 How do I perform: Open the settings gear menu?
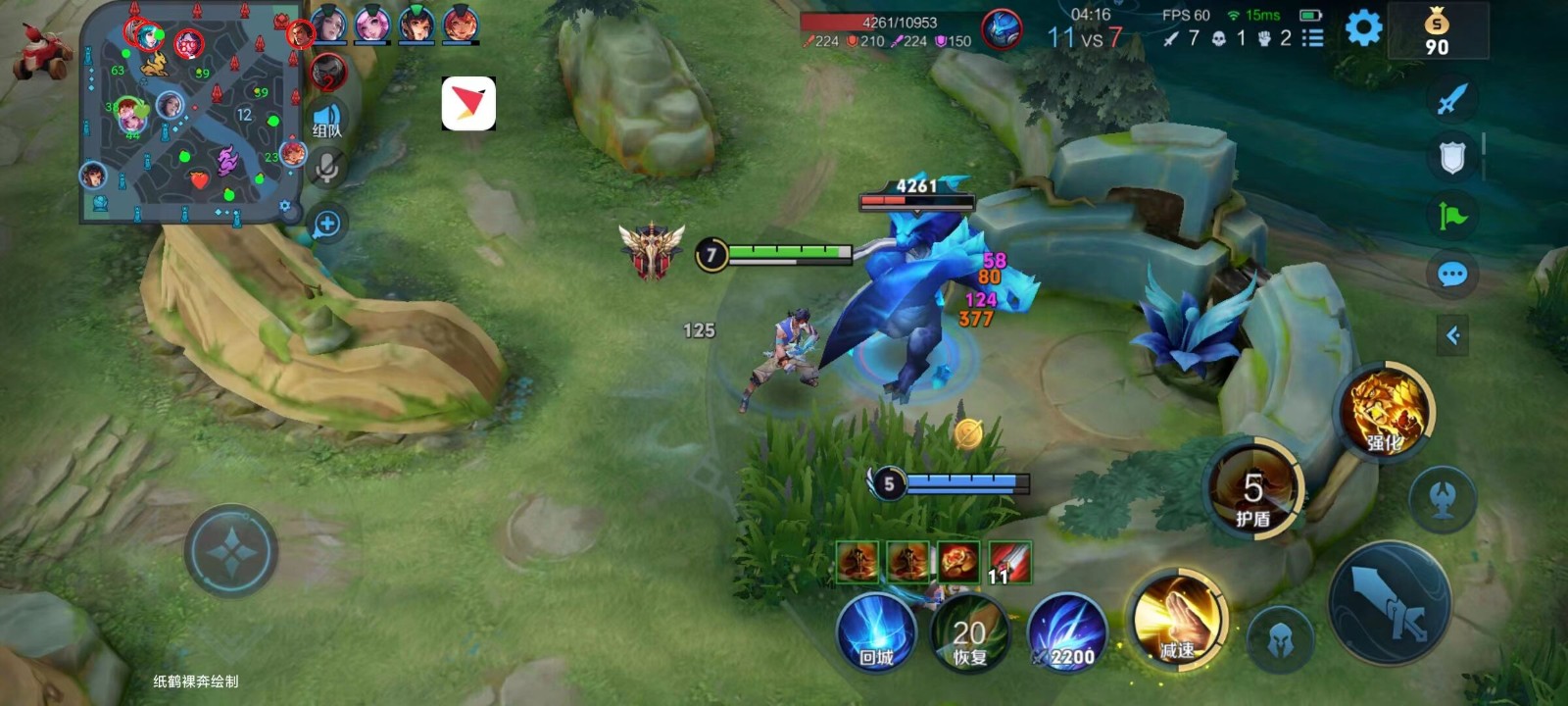(1363, 28)
